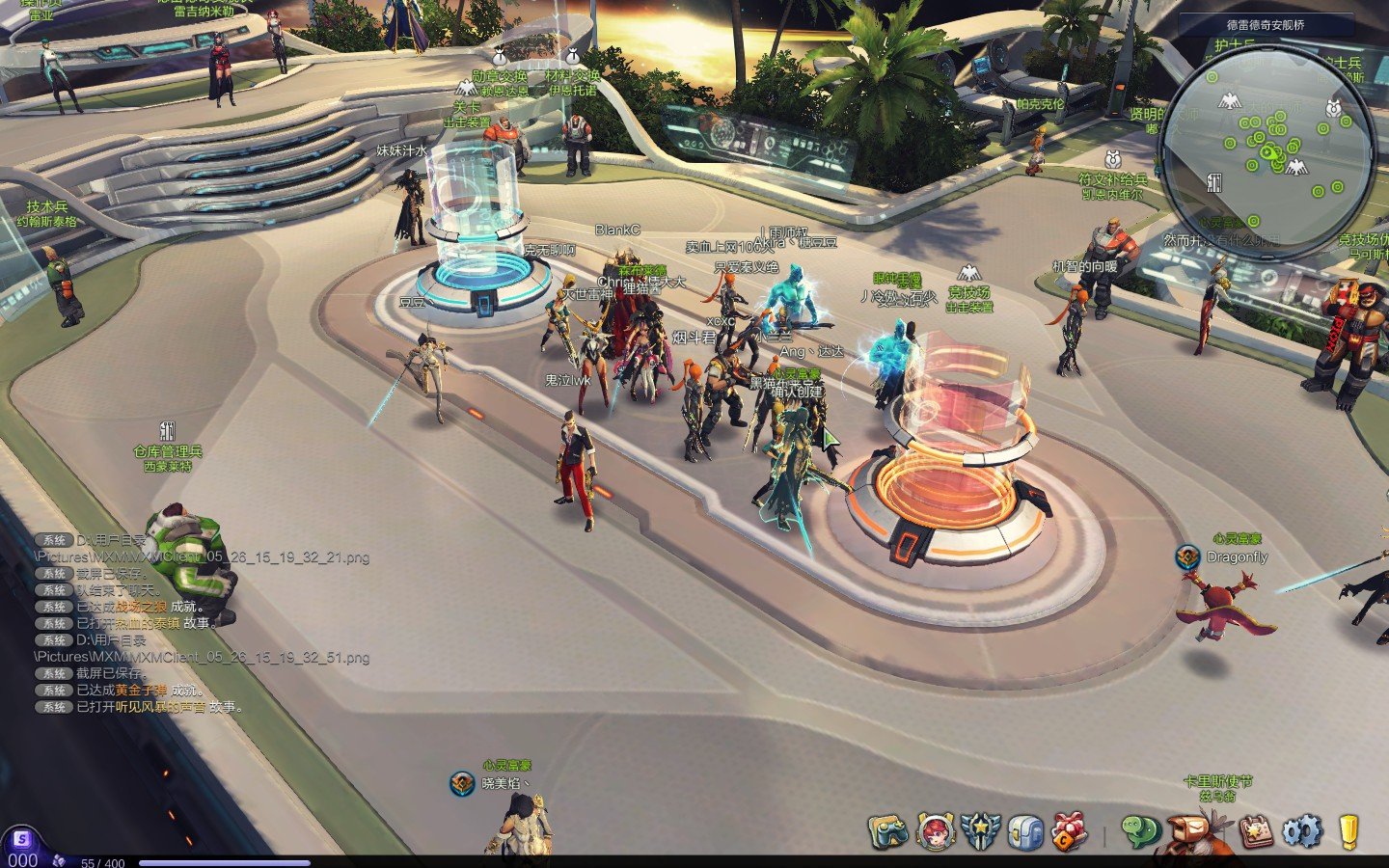This screenshot has width=1389, height=868.
Task: Click the location name banner above the minimap
Action: point(1265,25)
